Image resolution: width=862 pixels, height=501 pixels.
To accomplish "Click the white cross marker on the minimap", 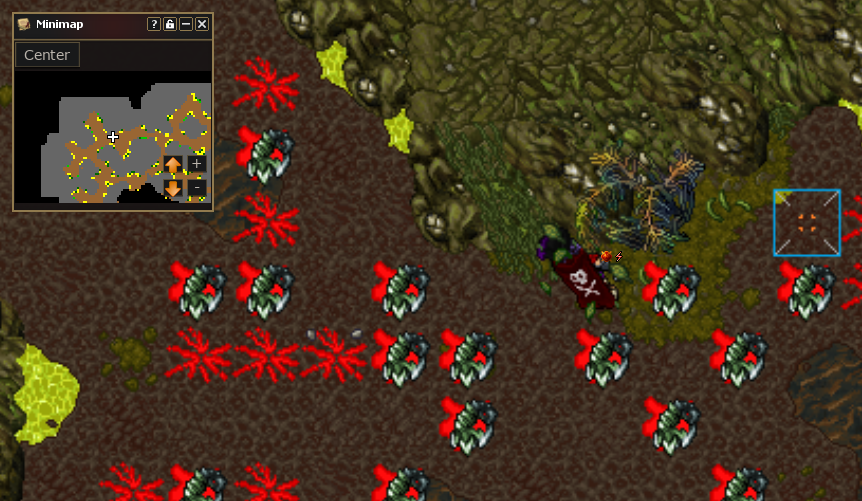I will tap(113, 137).
